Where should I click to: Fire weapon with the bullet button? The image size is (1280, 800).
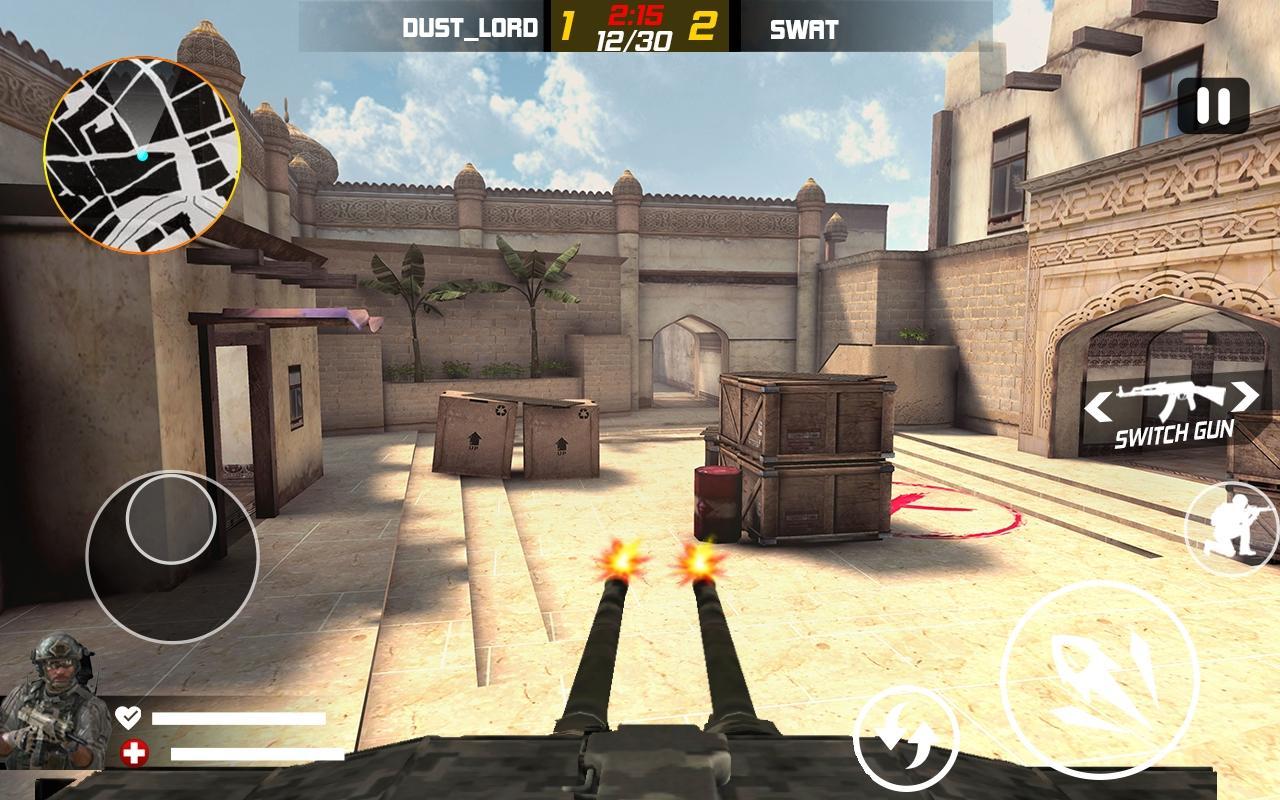tap(1098, 679)
